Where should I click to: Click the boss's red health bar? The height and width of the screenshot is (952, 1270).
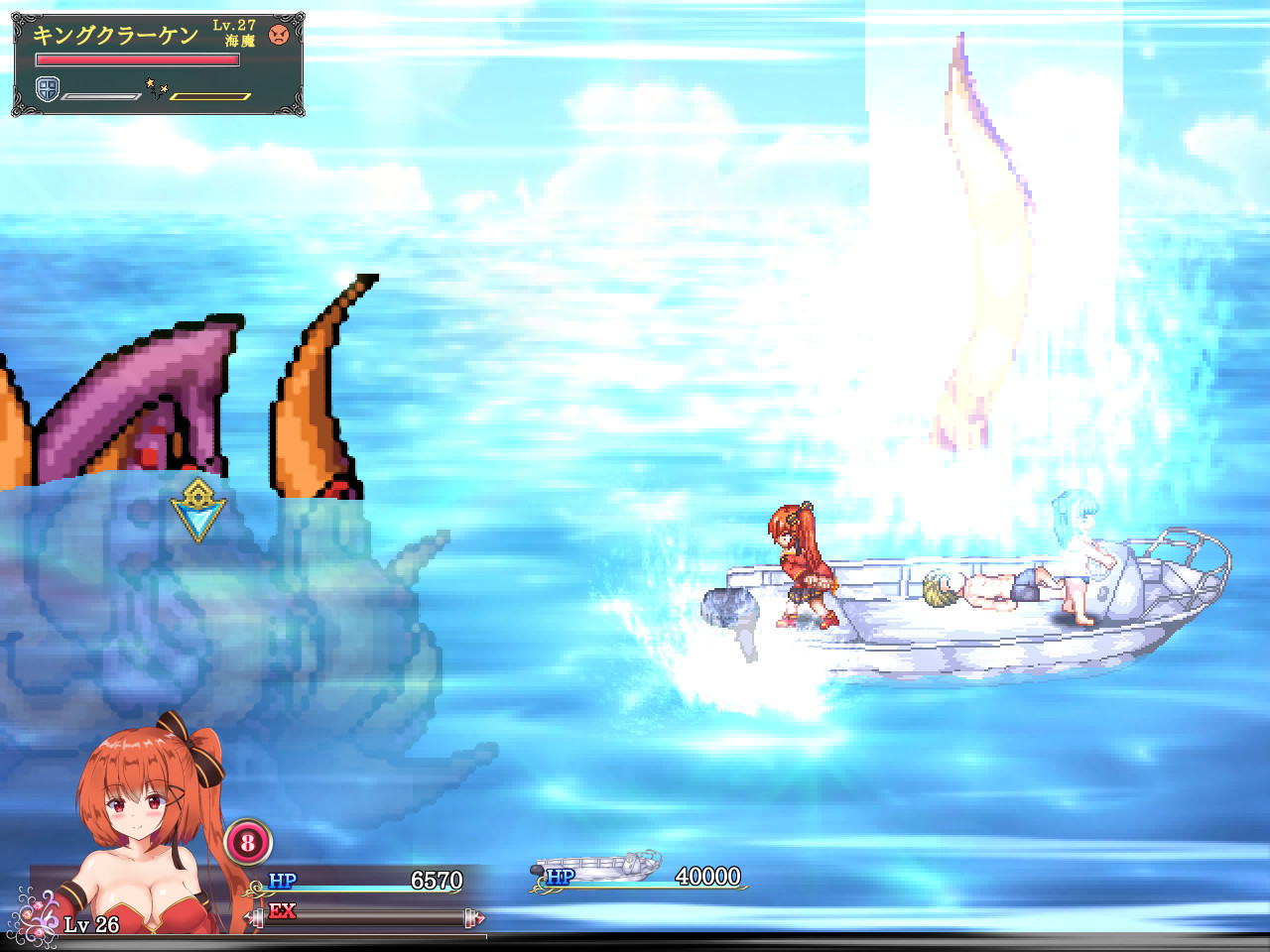pos(136,59)
